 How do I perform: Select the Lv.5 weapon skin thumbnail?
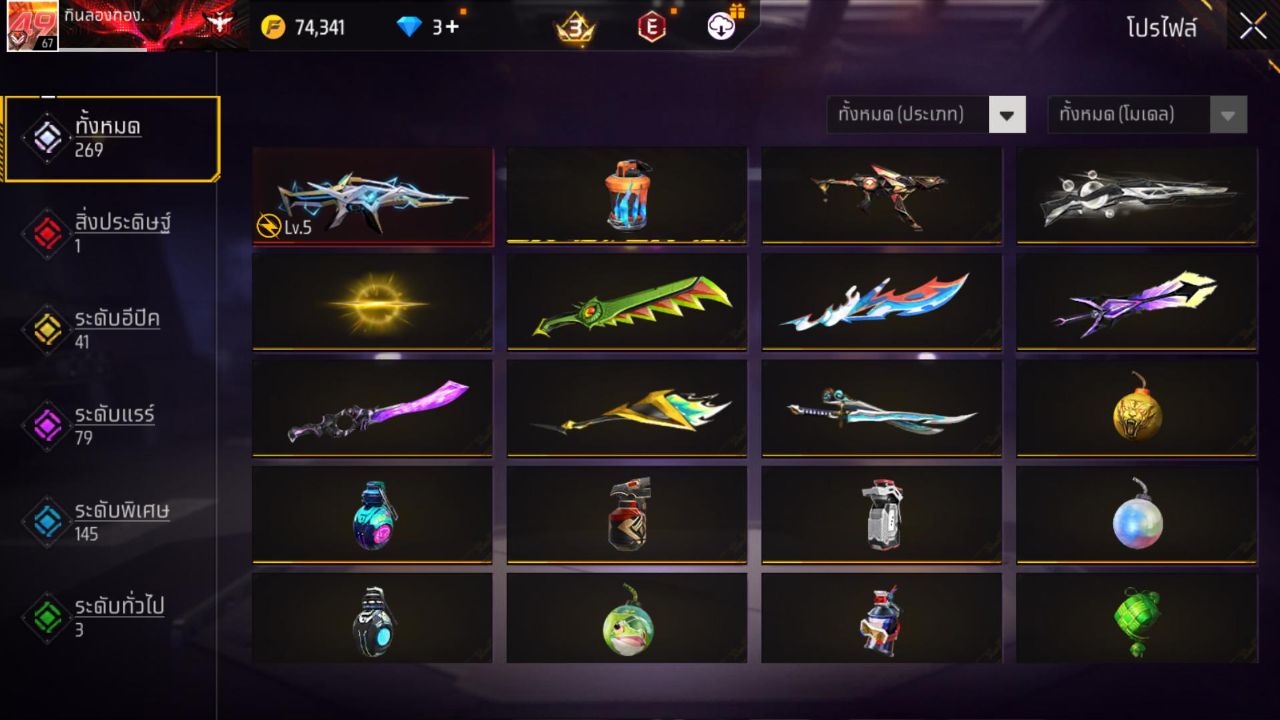point(372,193)
